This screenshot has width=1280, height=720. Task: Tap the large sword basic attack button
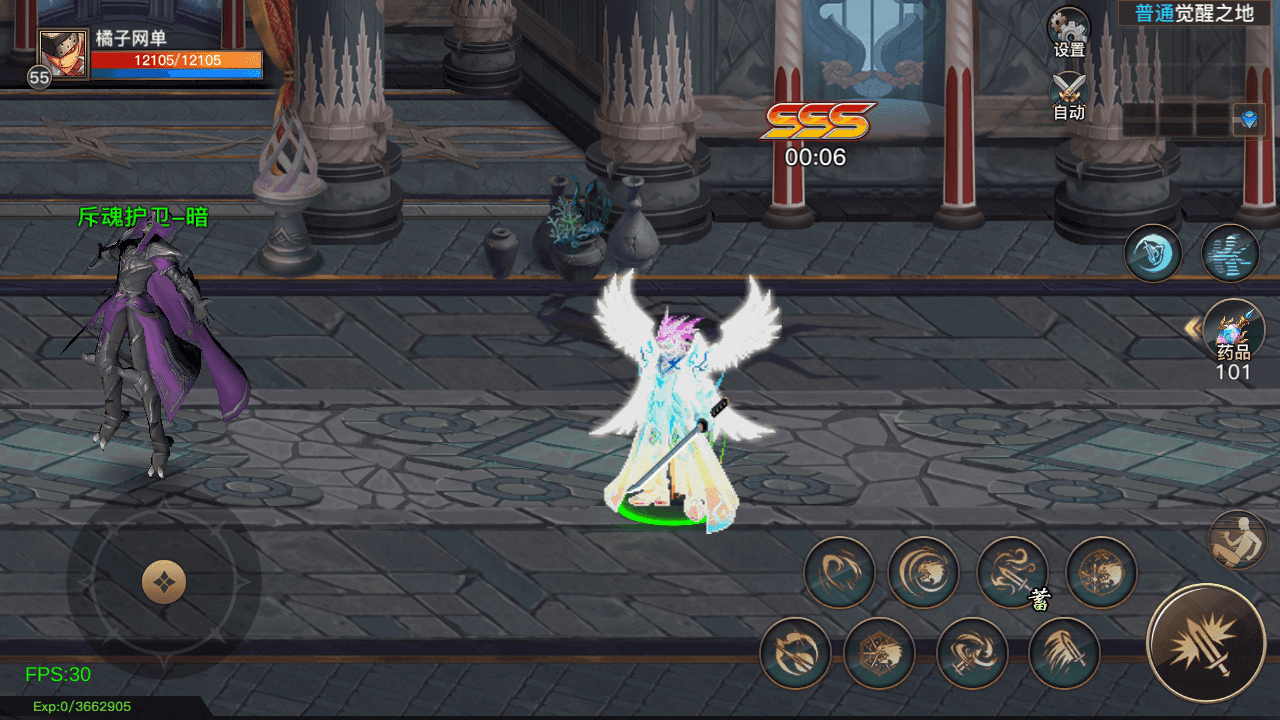[1206, 643]
